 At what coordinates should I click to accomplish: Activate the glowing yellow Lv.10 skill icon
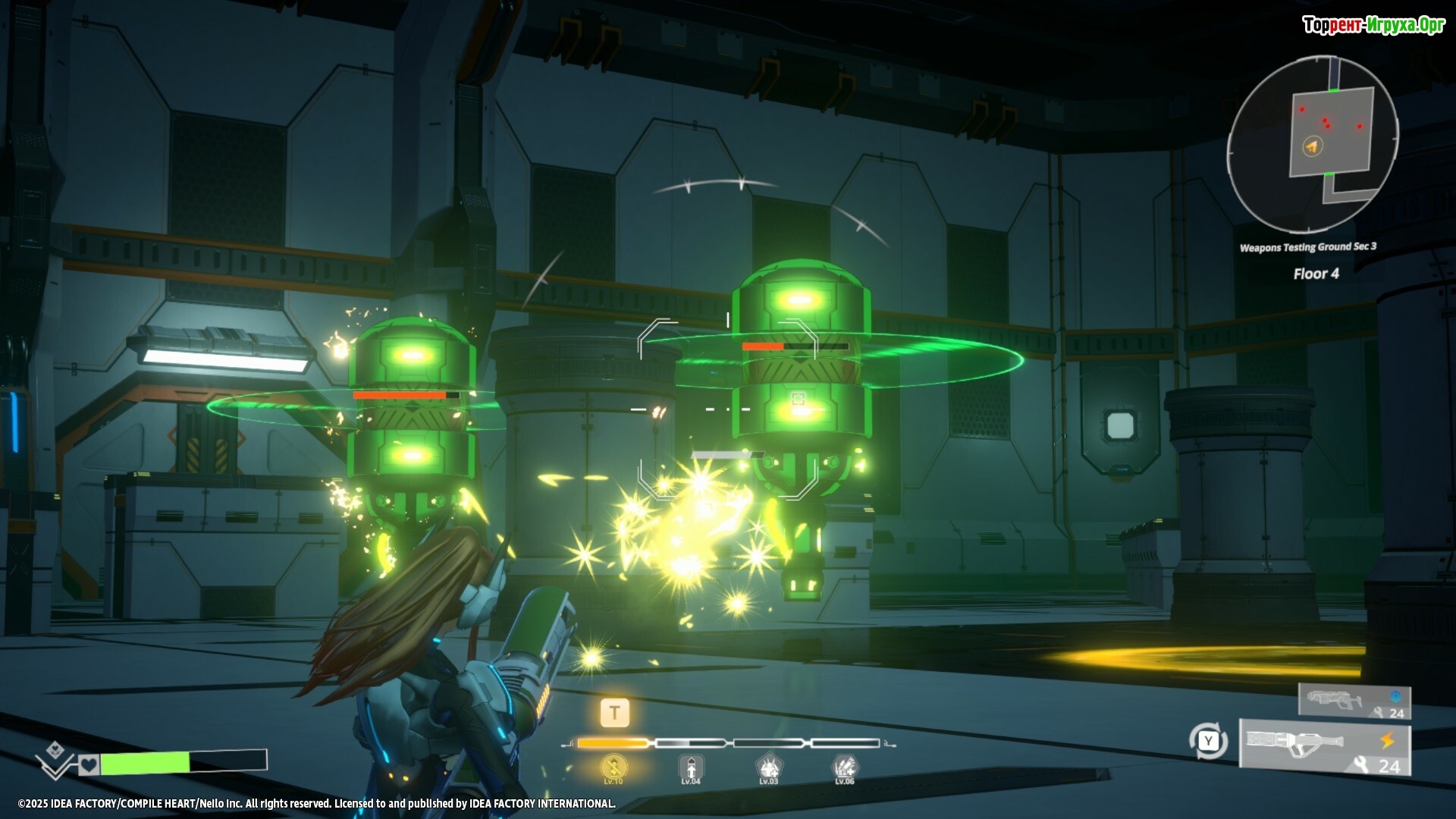click(x=613, y=768)
